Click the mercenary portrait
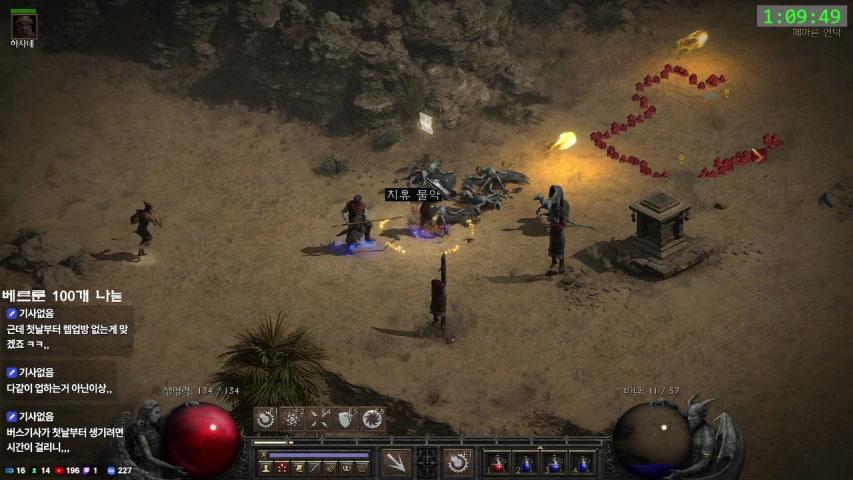 (x=22, y=24)
